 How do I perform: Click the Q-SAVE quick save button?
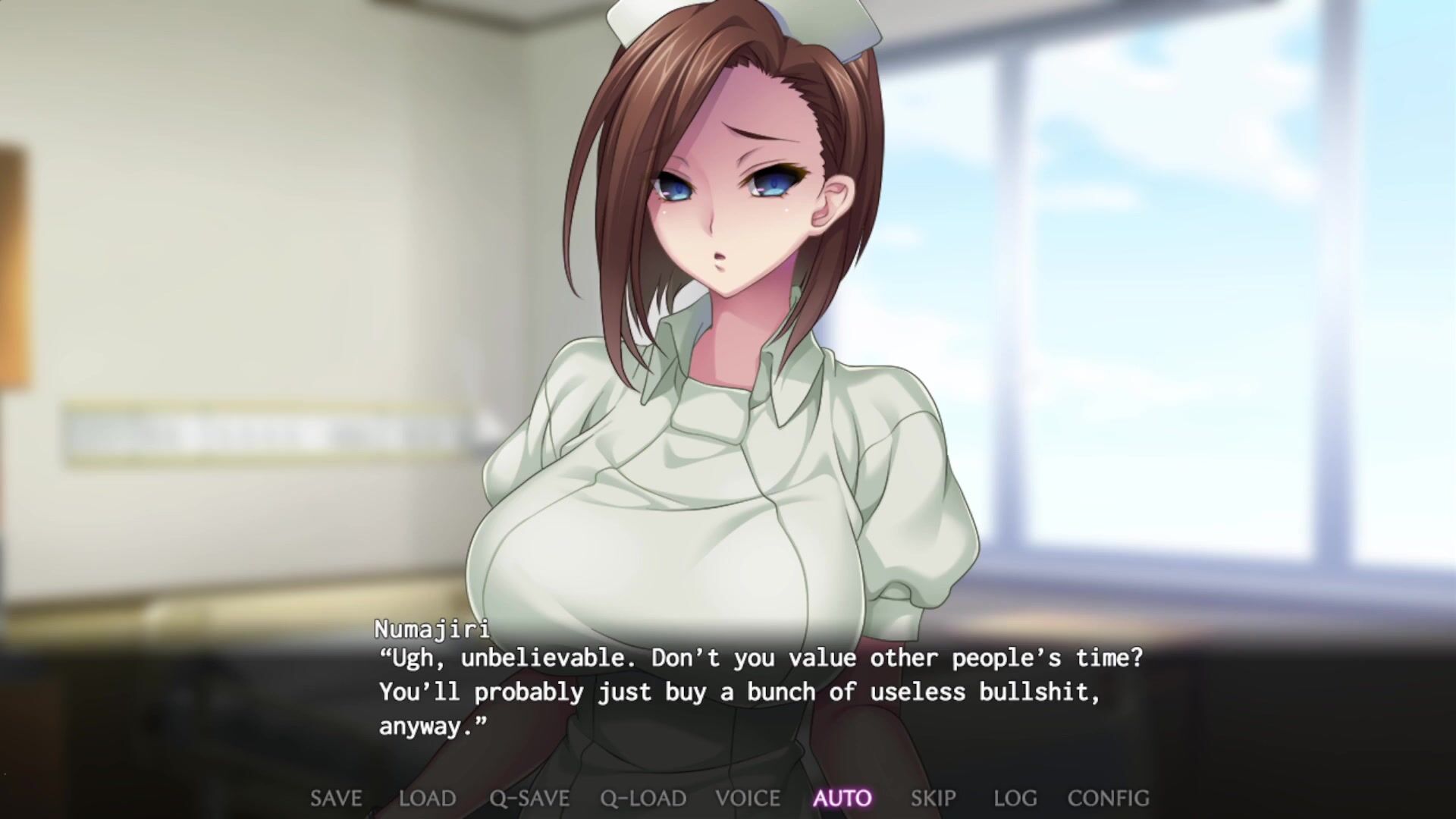click(529, 799)
